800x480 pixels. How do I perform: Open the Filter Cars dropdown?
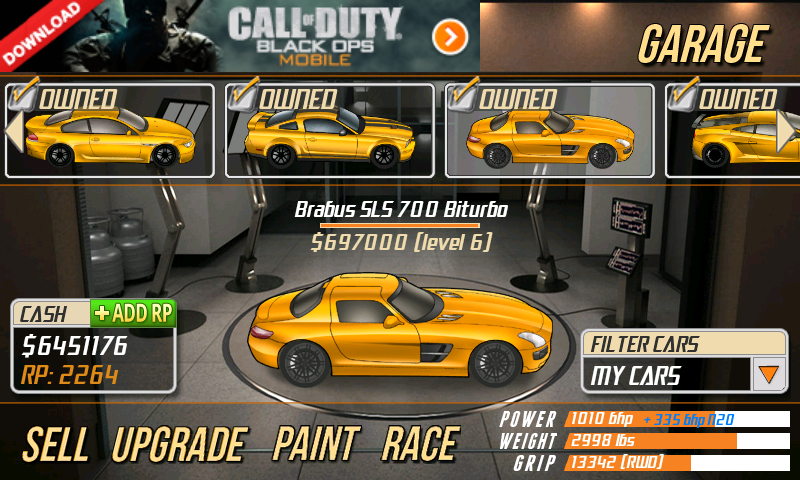[x=768, y=376]
